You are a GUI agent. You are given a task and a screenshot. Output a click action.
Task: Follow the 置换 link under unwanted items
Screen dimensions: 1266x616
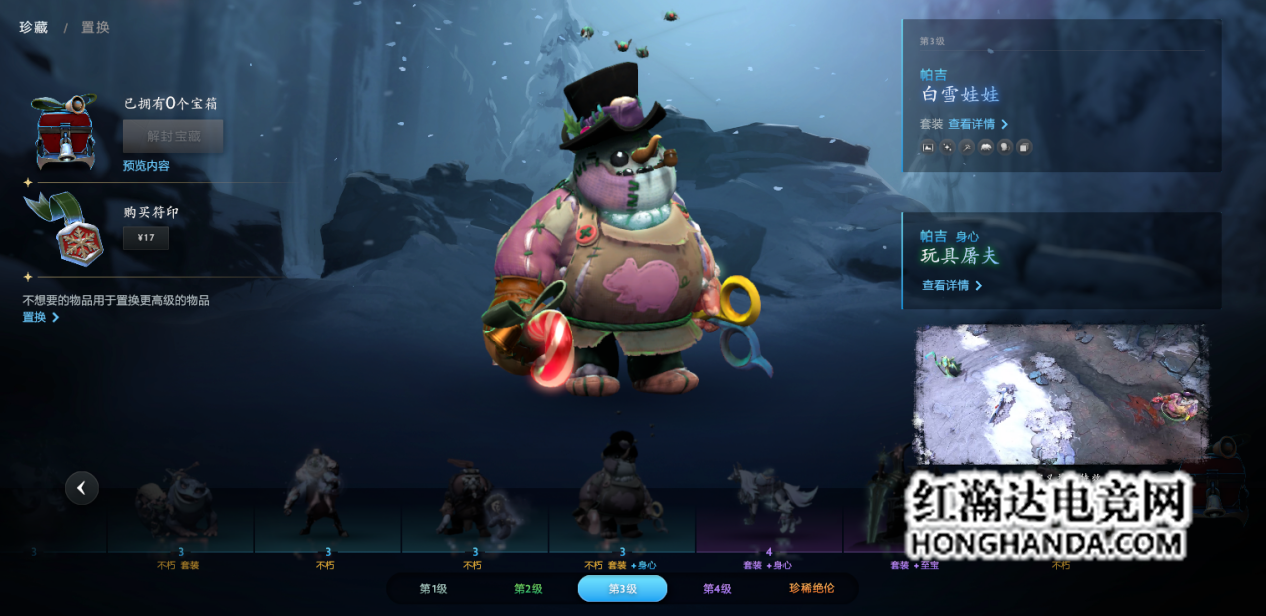(x=41, y=317)
